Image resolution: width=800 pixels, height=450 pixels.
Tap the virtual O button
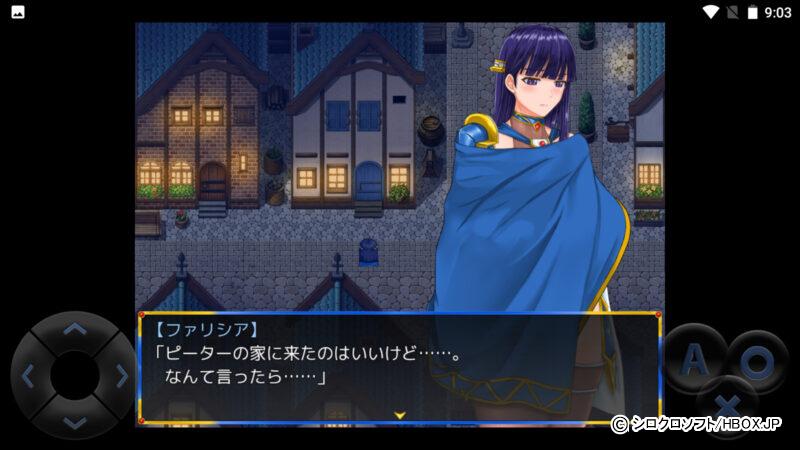pyautogui.click(x=757, y=360)
